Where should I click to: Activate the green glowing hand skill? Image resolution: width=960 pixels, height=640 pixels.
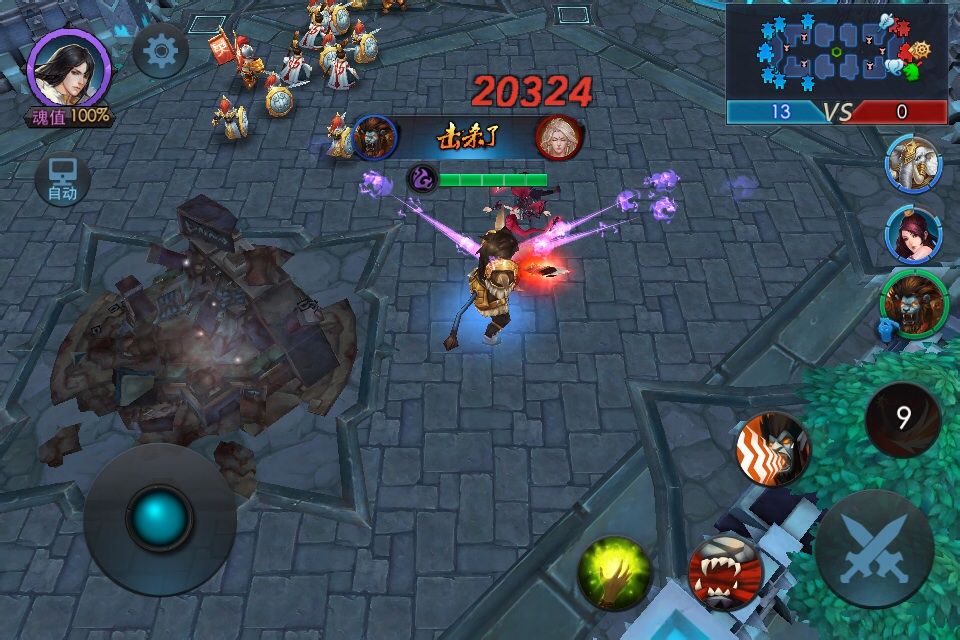(614, 573)
